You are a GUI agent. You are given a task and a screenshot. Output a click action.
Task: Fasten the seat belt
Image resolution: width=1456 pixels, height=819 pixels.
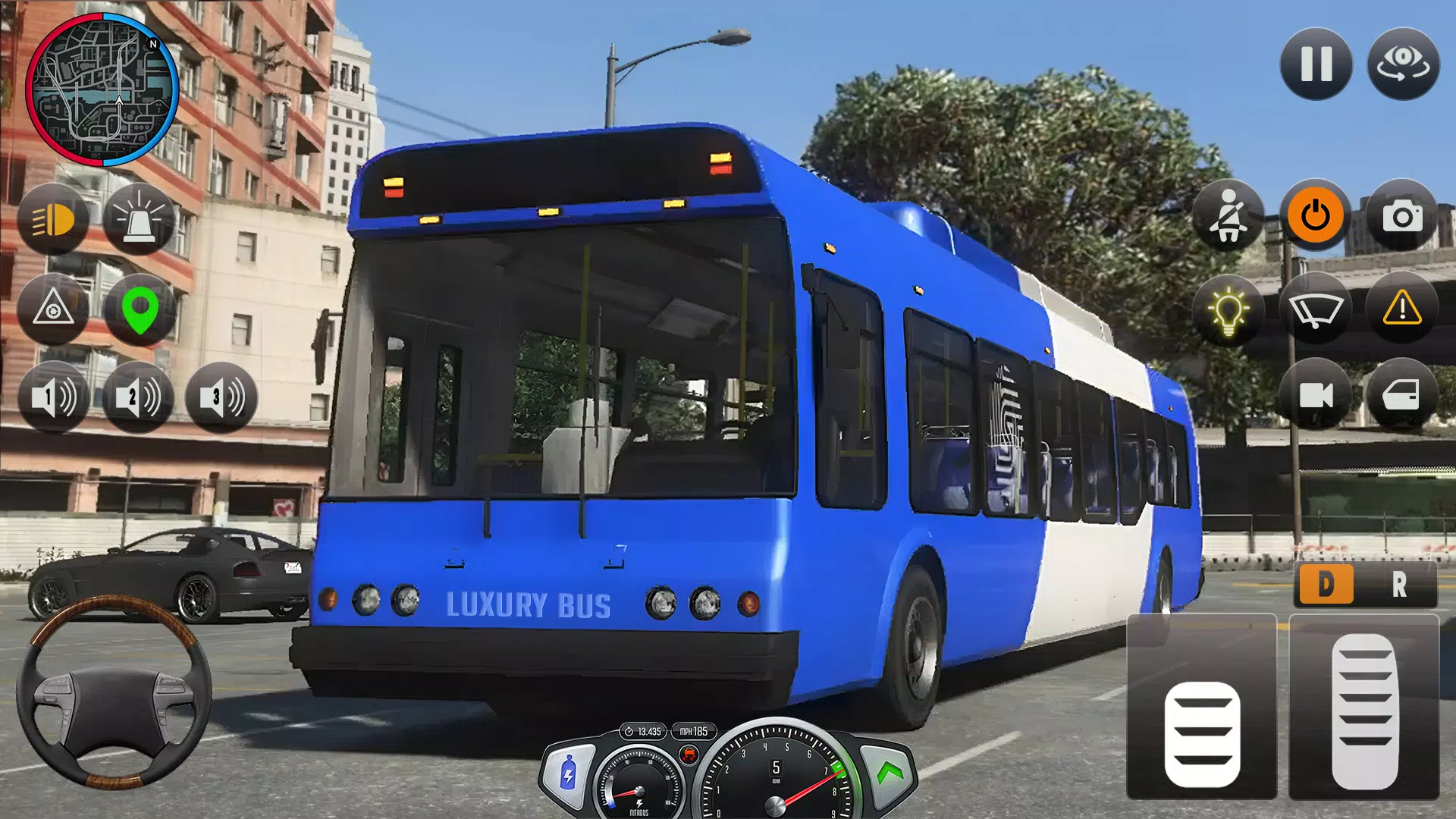[1228, 216]
